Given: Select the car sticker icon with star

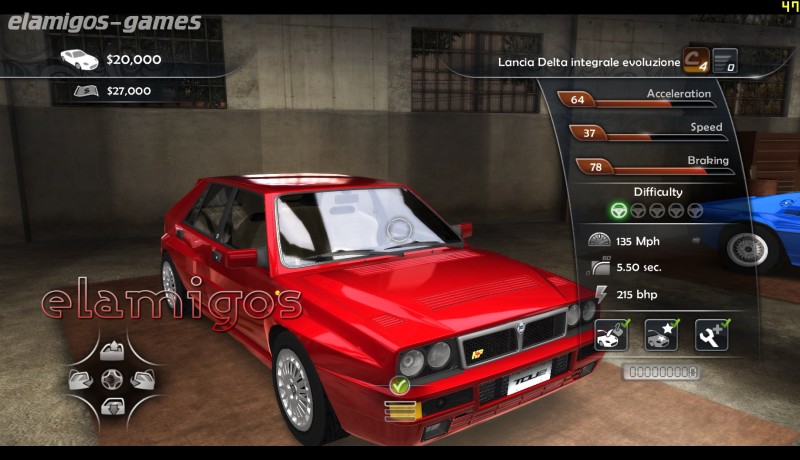Looking at the screenshot, I should click(661, 335).
